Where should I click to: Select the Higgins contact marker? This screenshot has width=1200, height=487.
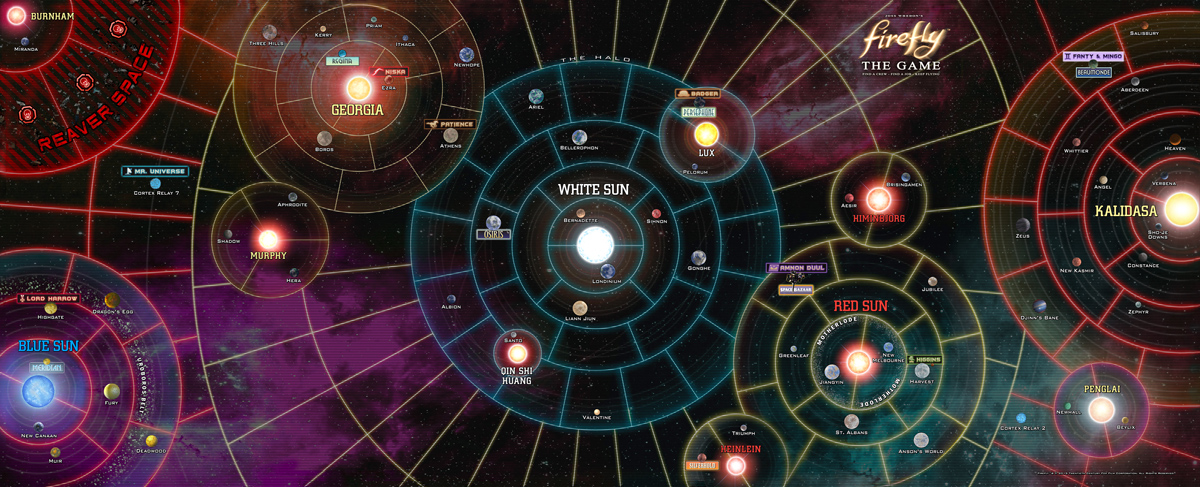[x=923, y=359]
